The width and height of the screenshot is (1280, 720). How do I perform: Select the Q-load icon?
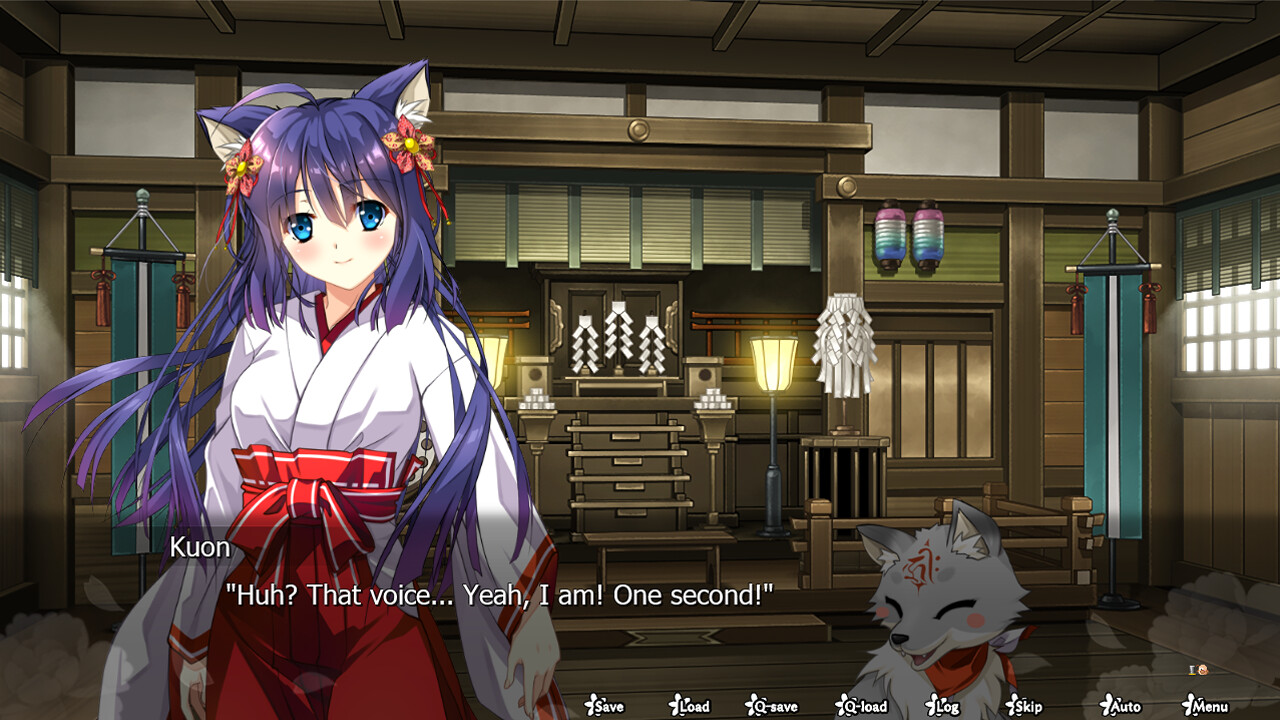[x=861, y=706]
